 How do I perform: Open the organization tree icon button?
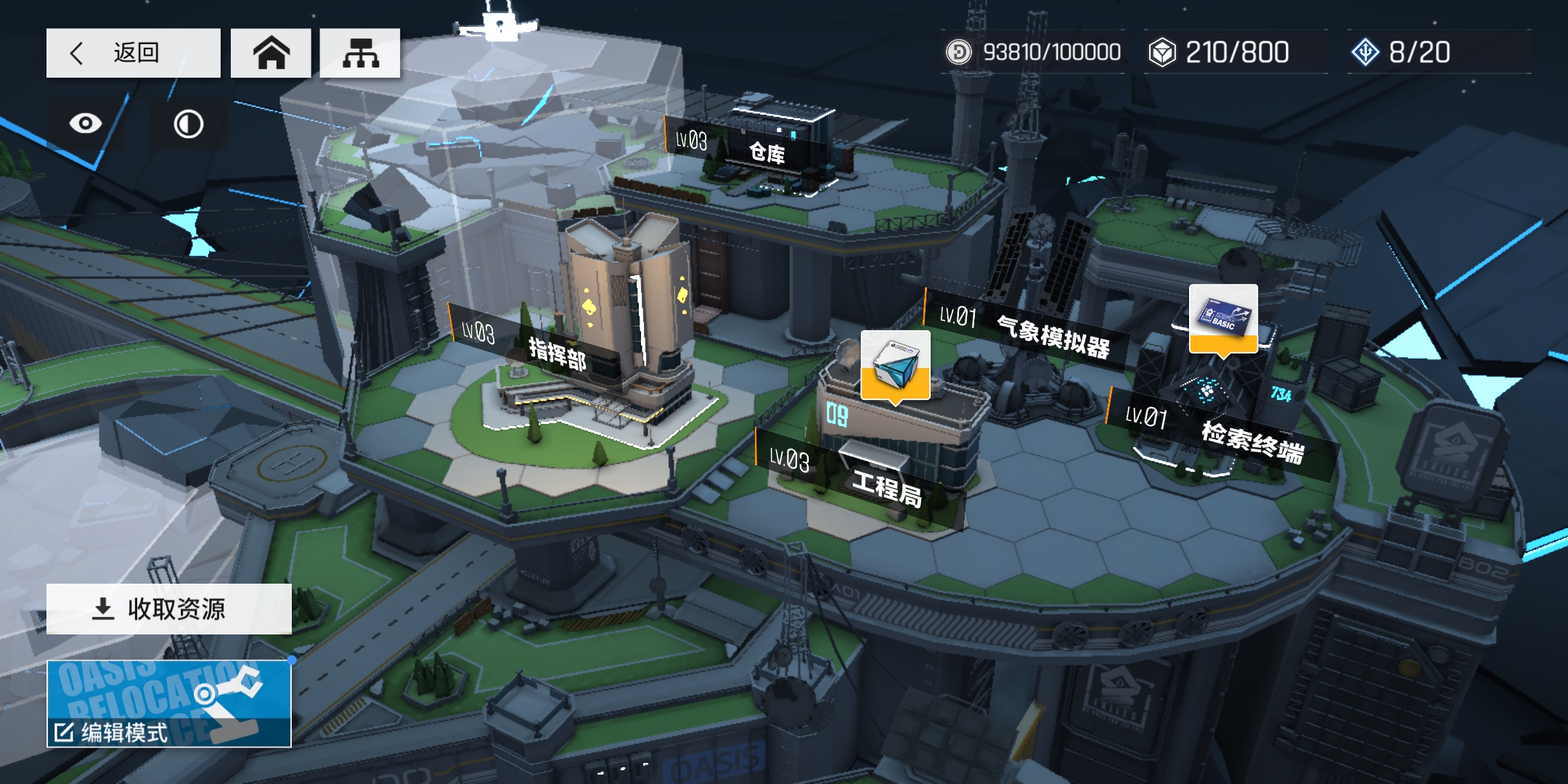click(x=360, y=53)
